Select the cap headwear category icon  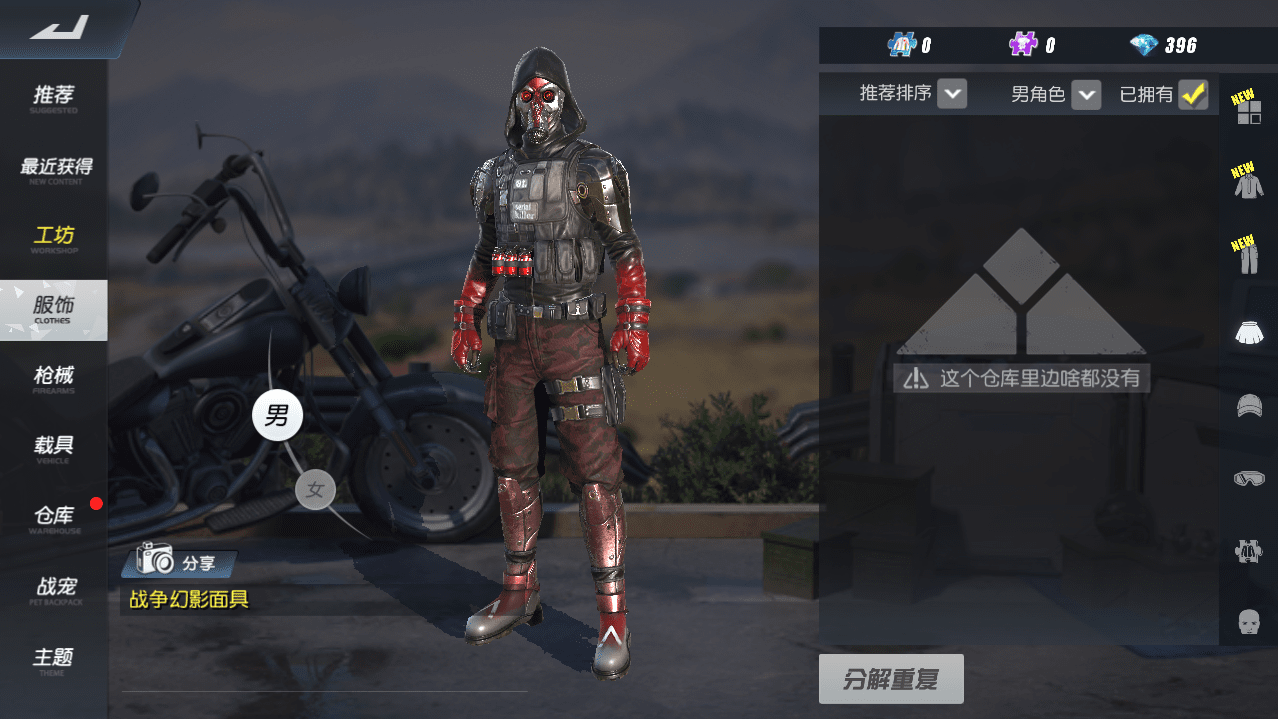pos(1248,406)
